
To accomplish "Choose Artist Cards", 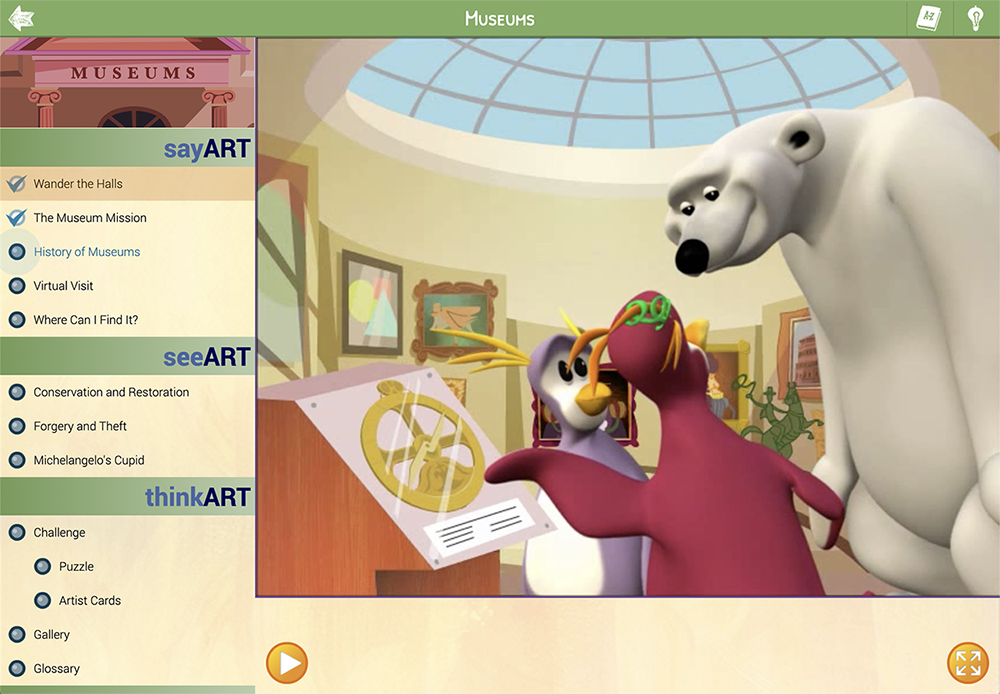I will tap(90, 601).
